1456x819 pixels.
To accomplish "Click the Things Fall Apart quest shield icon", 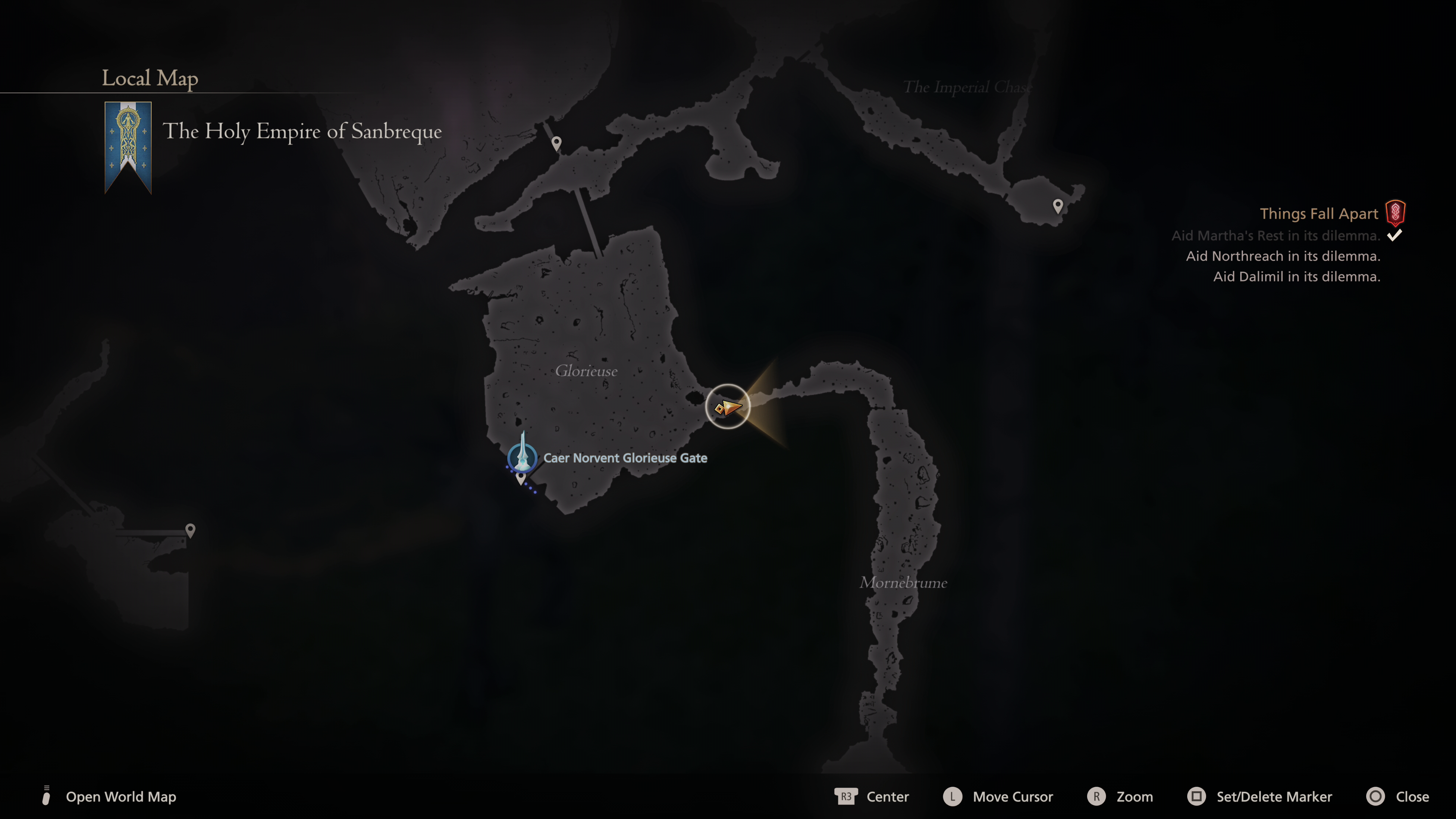I will tap(1395, 213).
